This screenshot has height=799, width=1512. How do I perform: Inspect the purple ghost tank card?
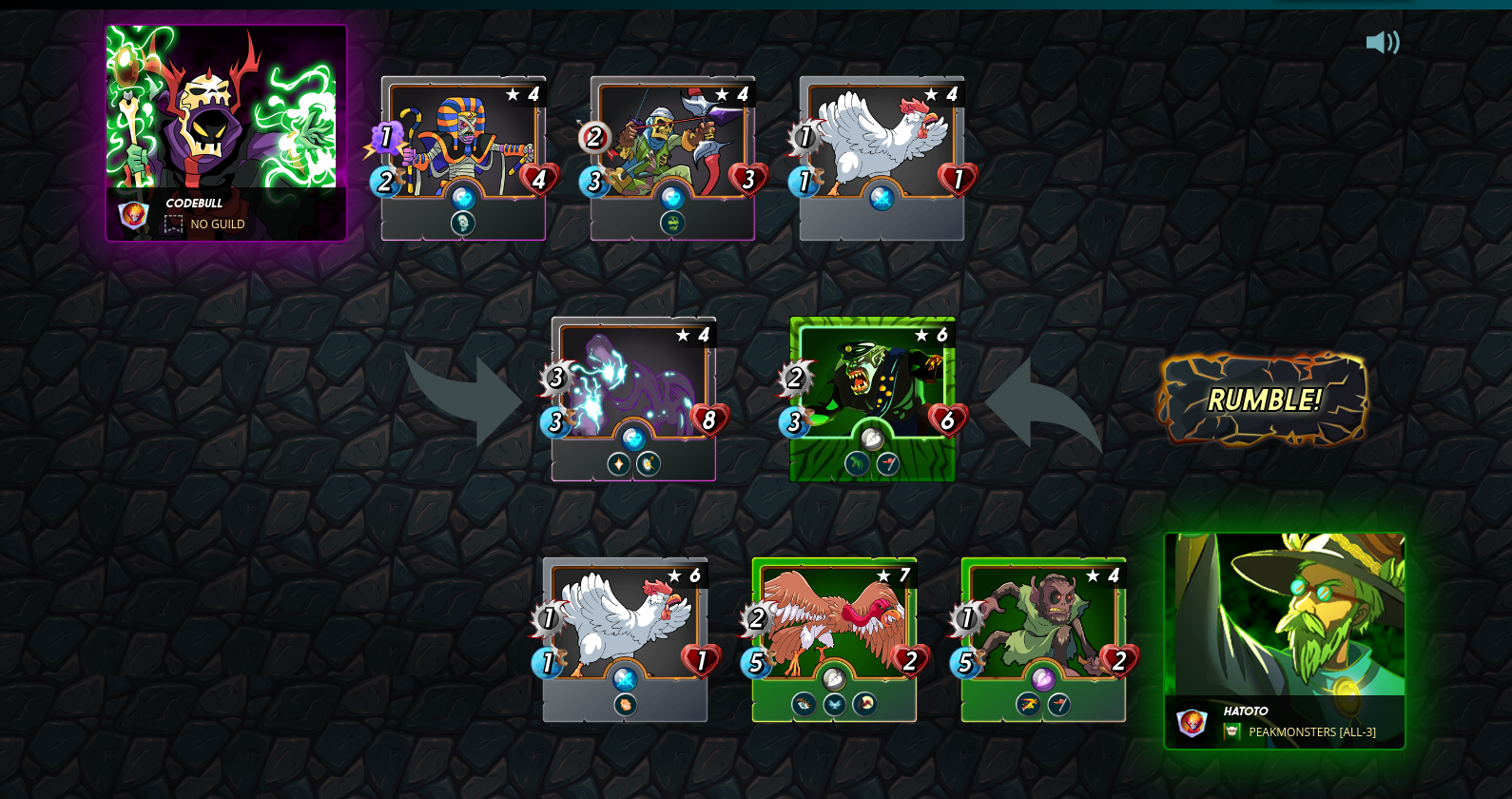(634, 399)
